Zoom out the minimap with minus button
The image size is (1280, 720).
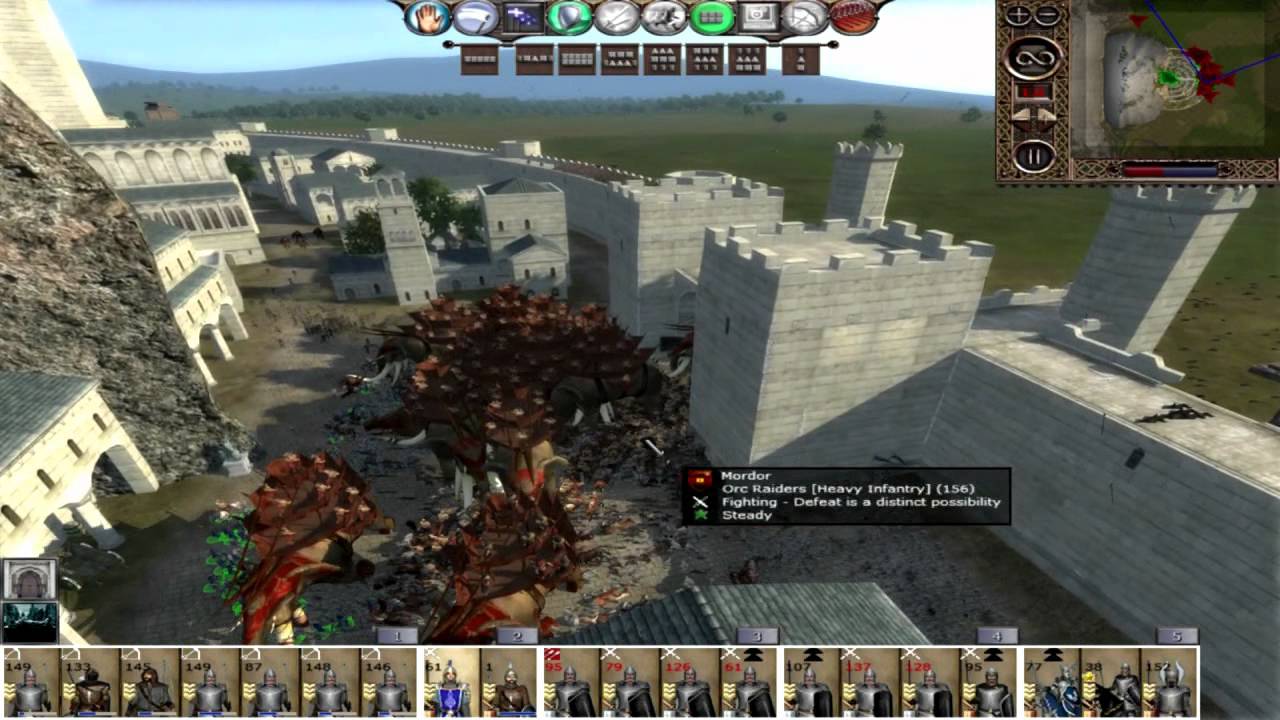pos(1047,15)
